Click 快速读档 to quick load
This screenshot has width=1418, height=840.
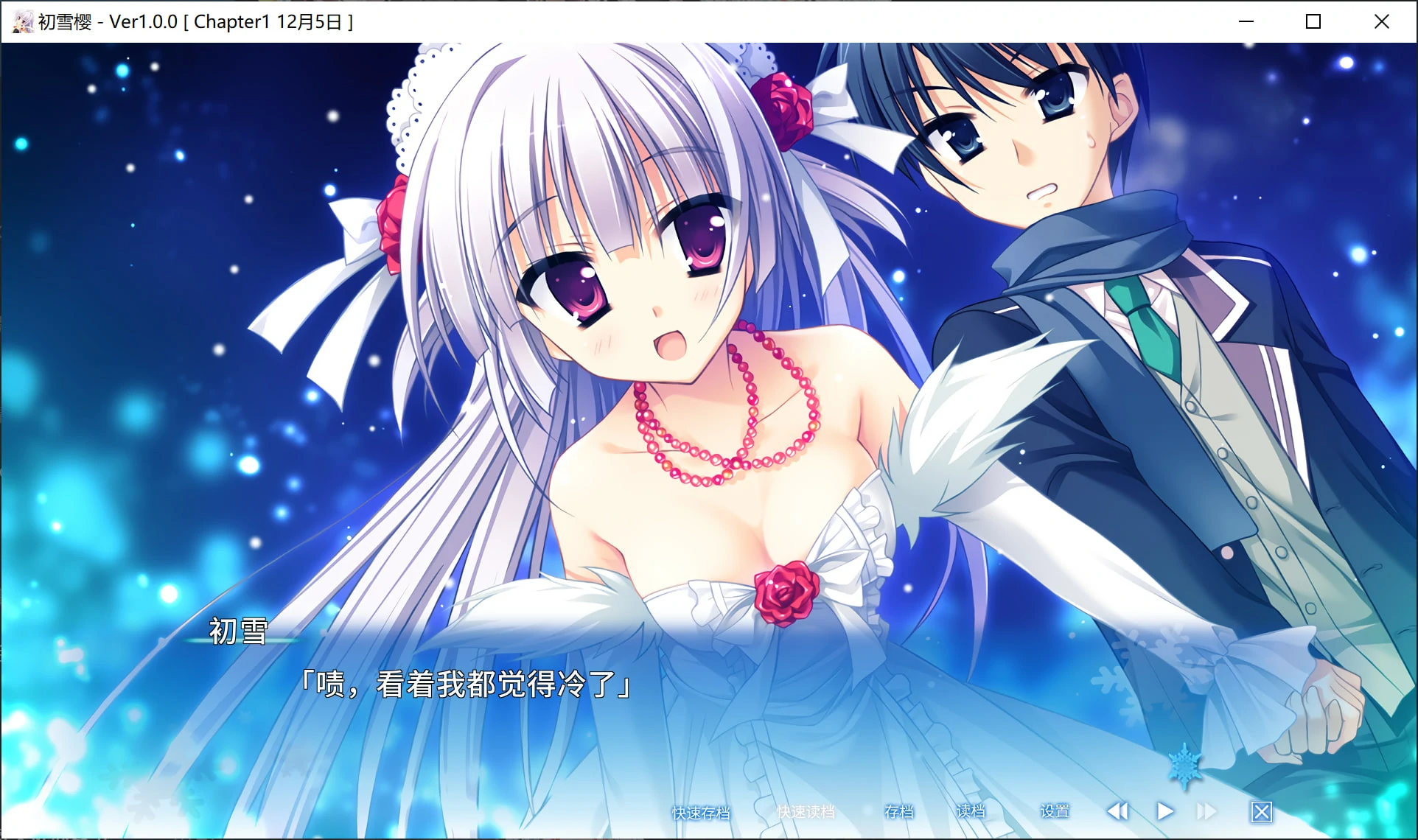pos(806,812)
